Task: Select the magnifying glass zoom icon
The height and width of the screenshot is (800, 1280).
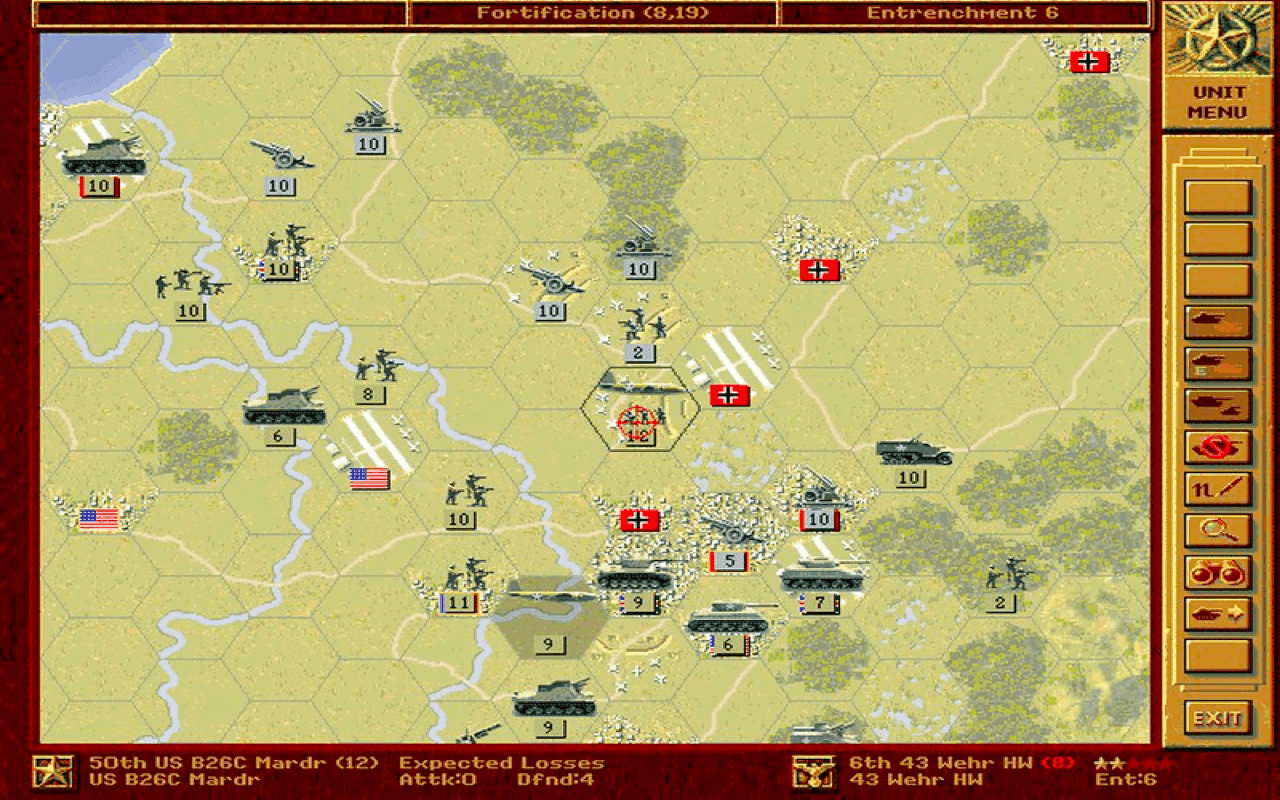Action: [x=1216, y=530]
